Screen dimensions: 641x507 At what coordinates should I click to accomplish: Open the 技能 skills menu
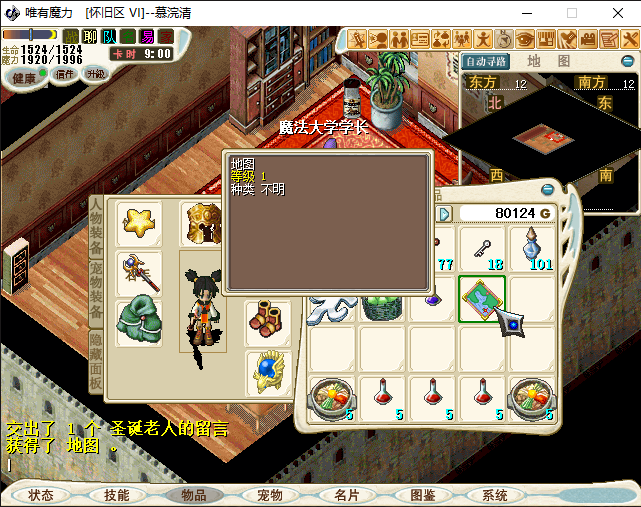pos(117,495)
